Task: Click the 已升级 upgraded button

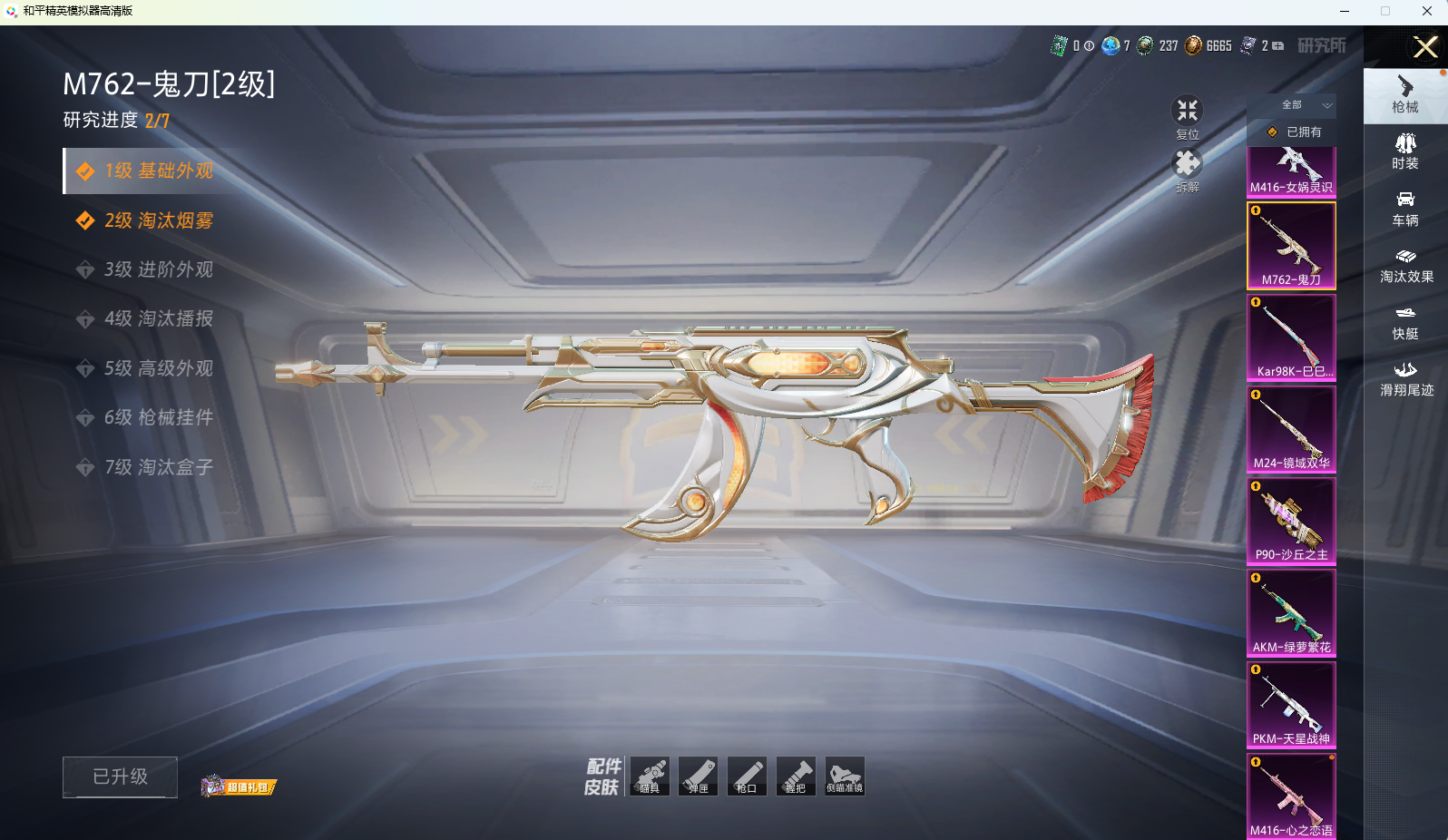Action: tap(120, 777)
